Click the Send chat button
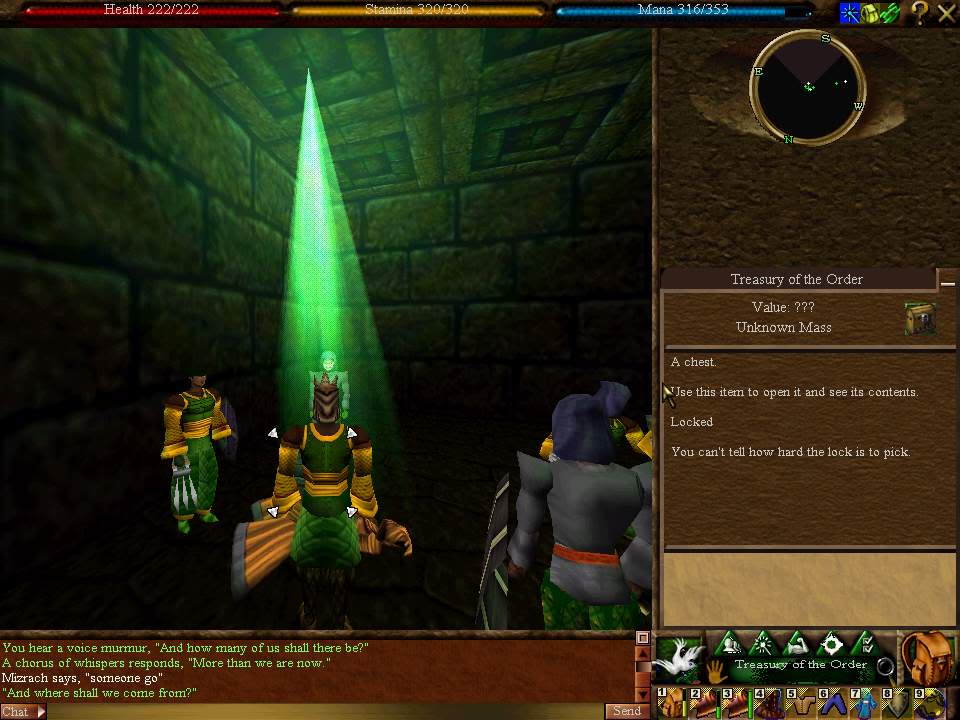 [626, 711]
